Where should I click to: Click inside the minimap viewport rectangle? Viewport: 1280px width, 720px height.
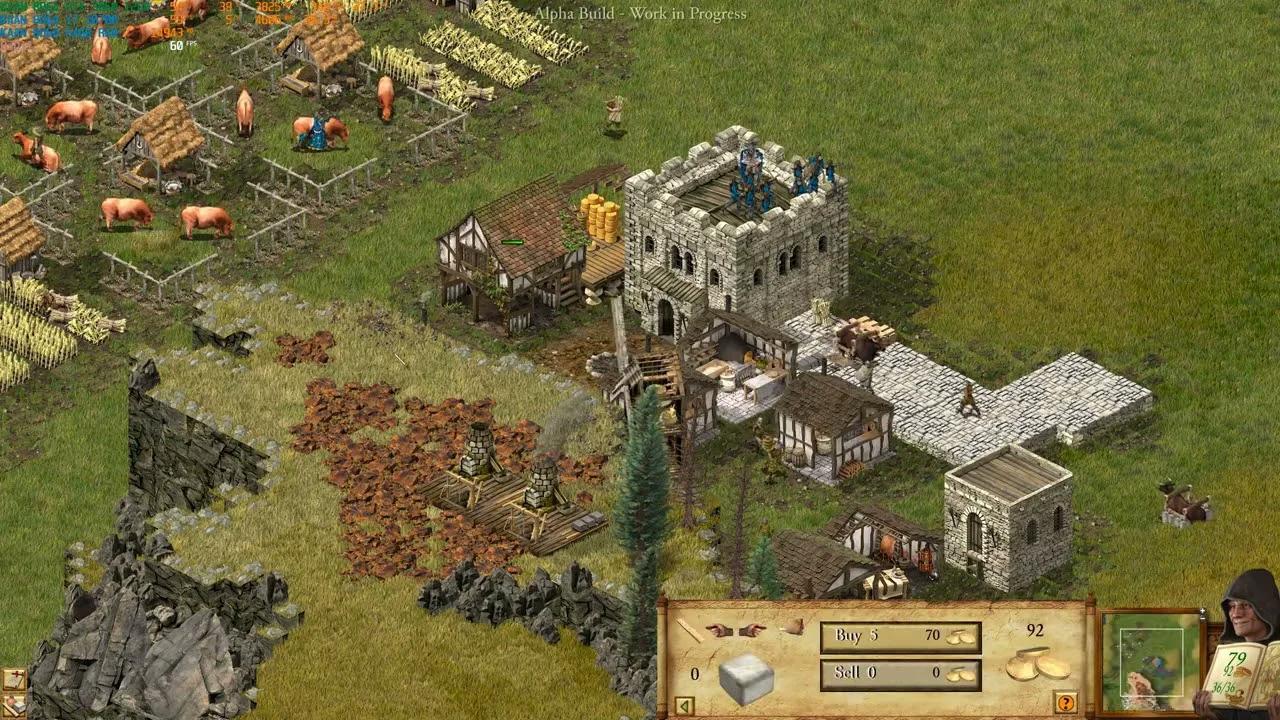coord(1152,660)
